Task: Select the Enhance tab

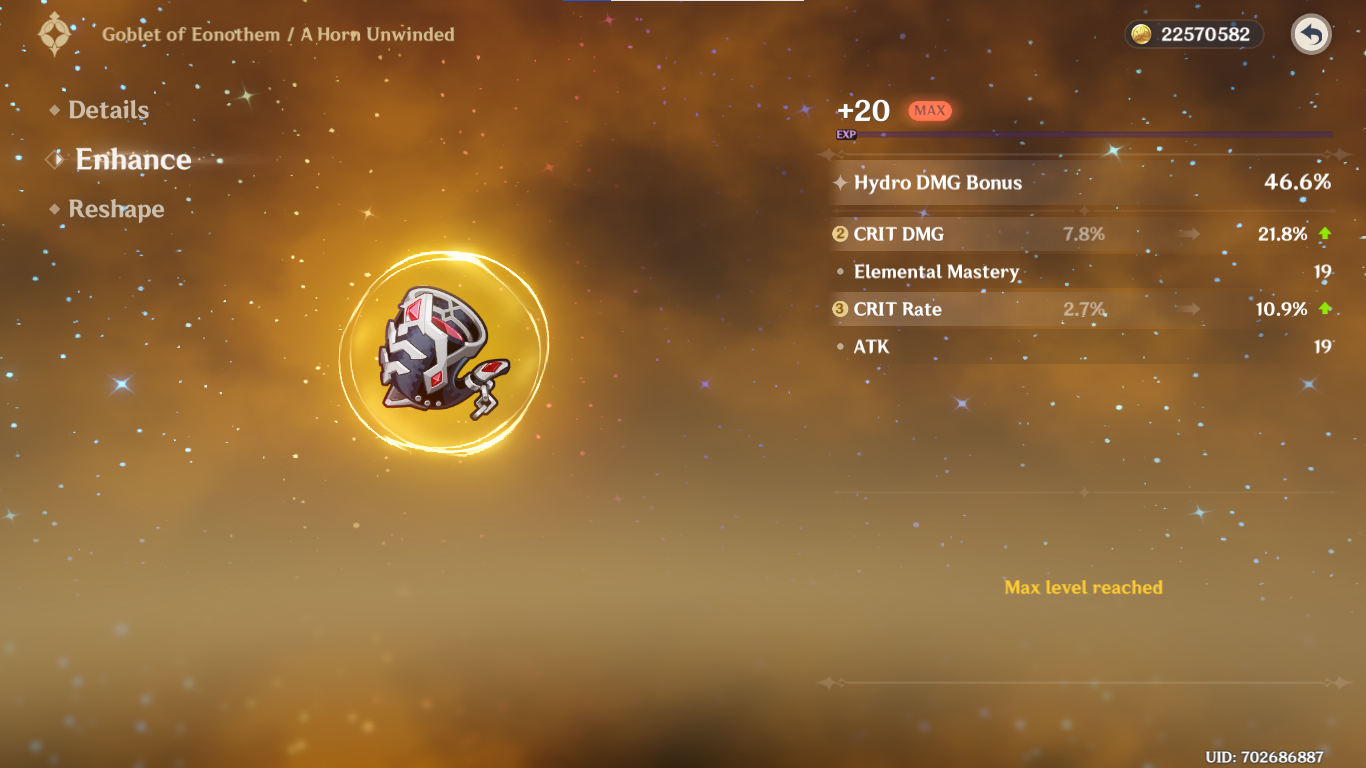Action: pyautogui.click(x=132, y=160)
